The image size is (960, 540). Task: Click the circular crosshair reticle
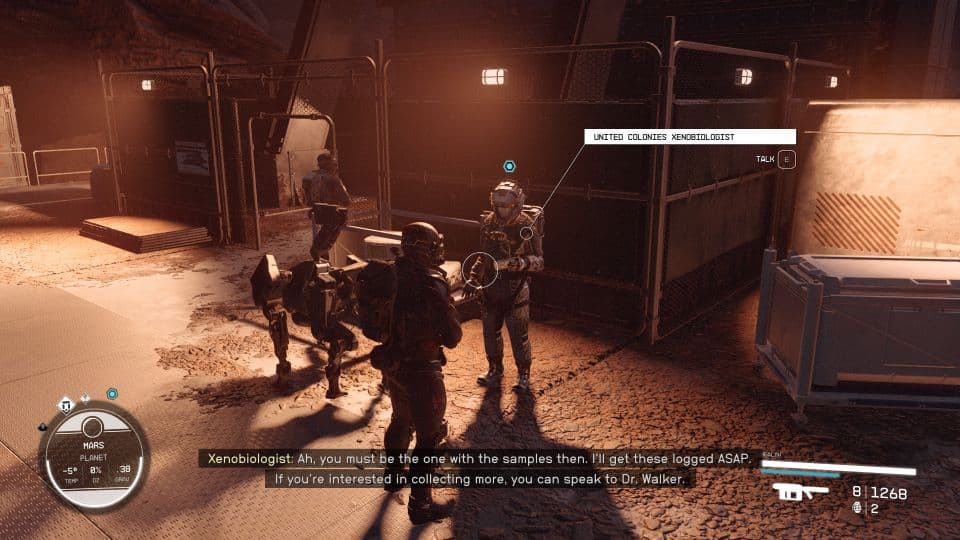tap(479, 269)
